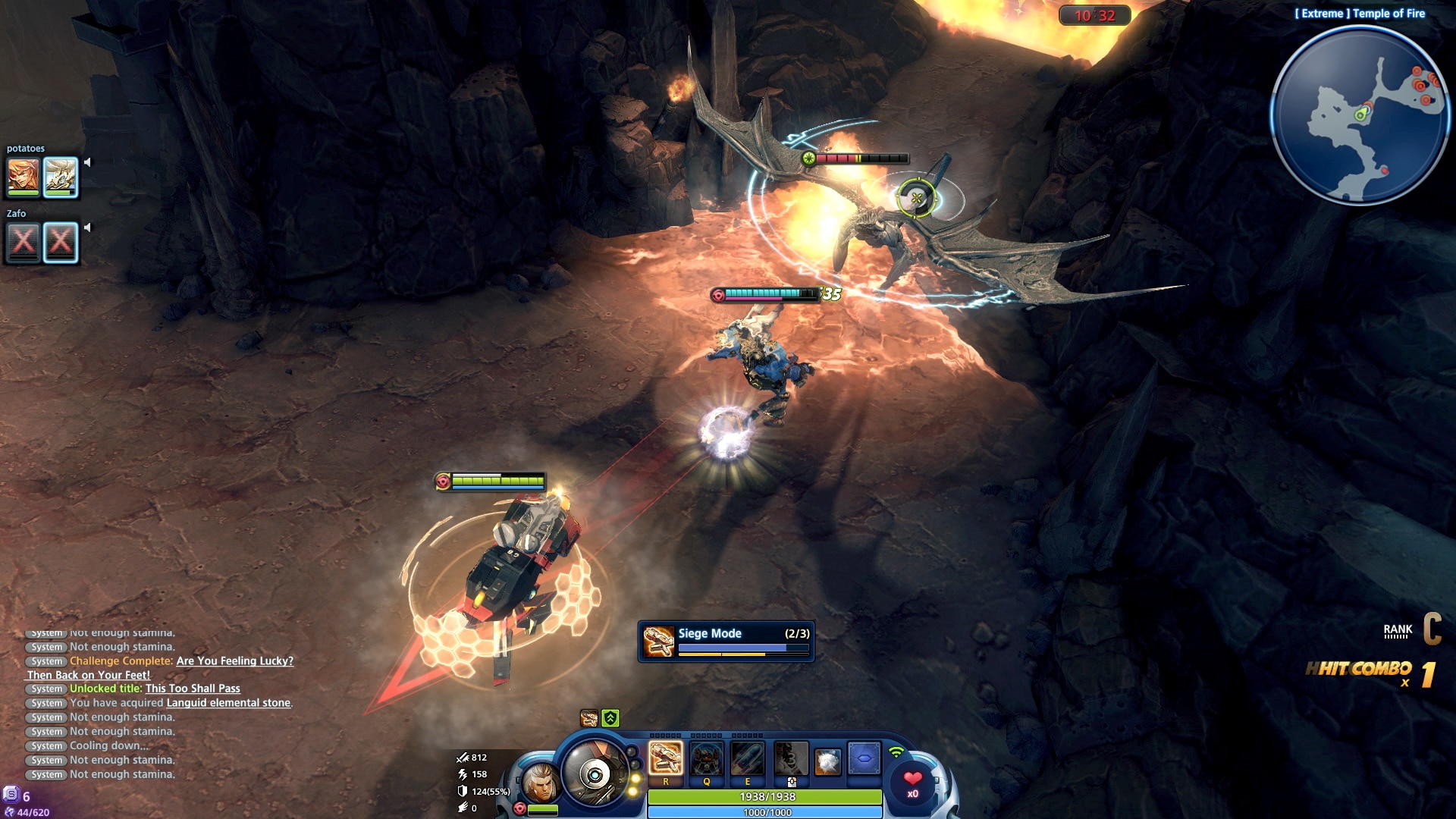The image size is (1456, 819).
Task: Select potatoes' orange-haired hero portrait
Action: click(24, 177)
